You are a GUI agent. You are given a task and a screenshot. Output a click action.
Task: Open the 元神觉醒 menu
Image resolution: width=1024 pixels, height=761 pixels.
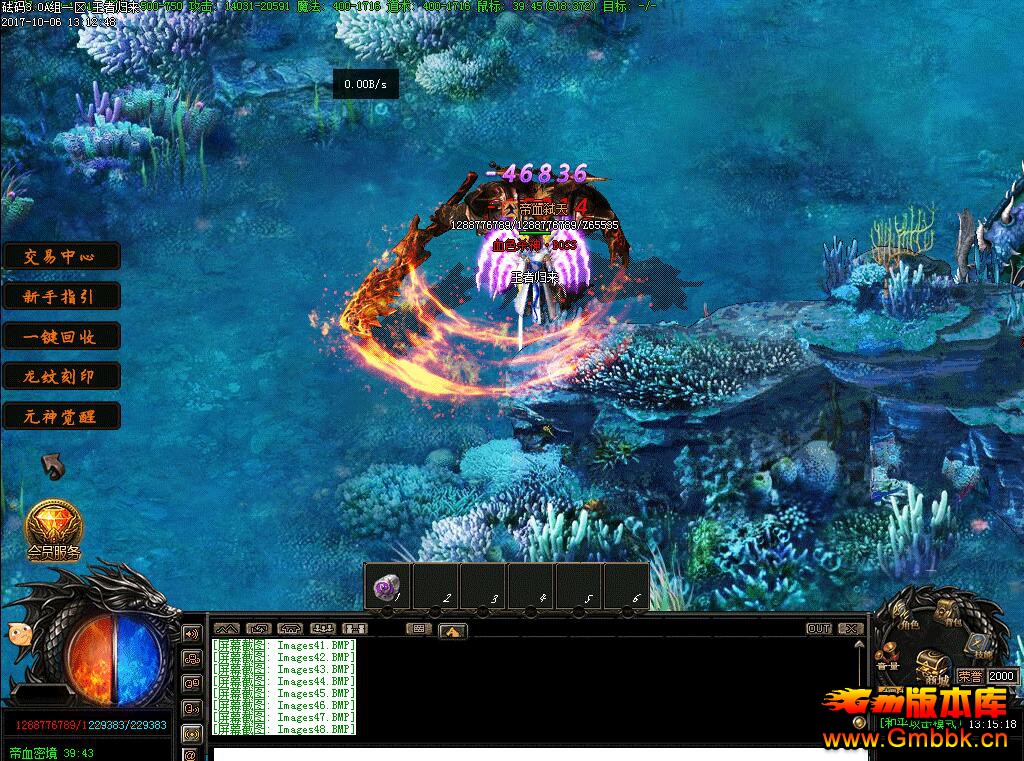(61, 416)
